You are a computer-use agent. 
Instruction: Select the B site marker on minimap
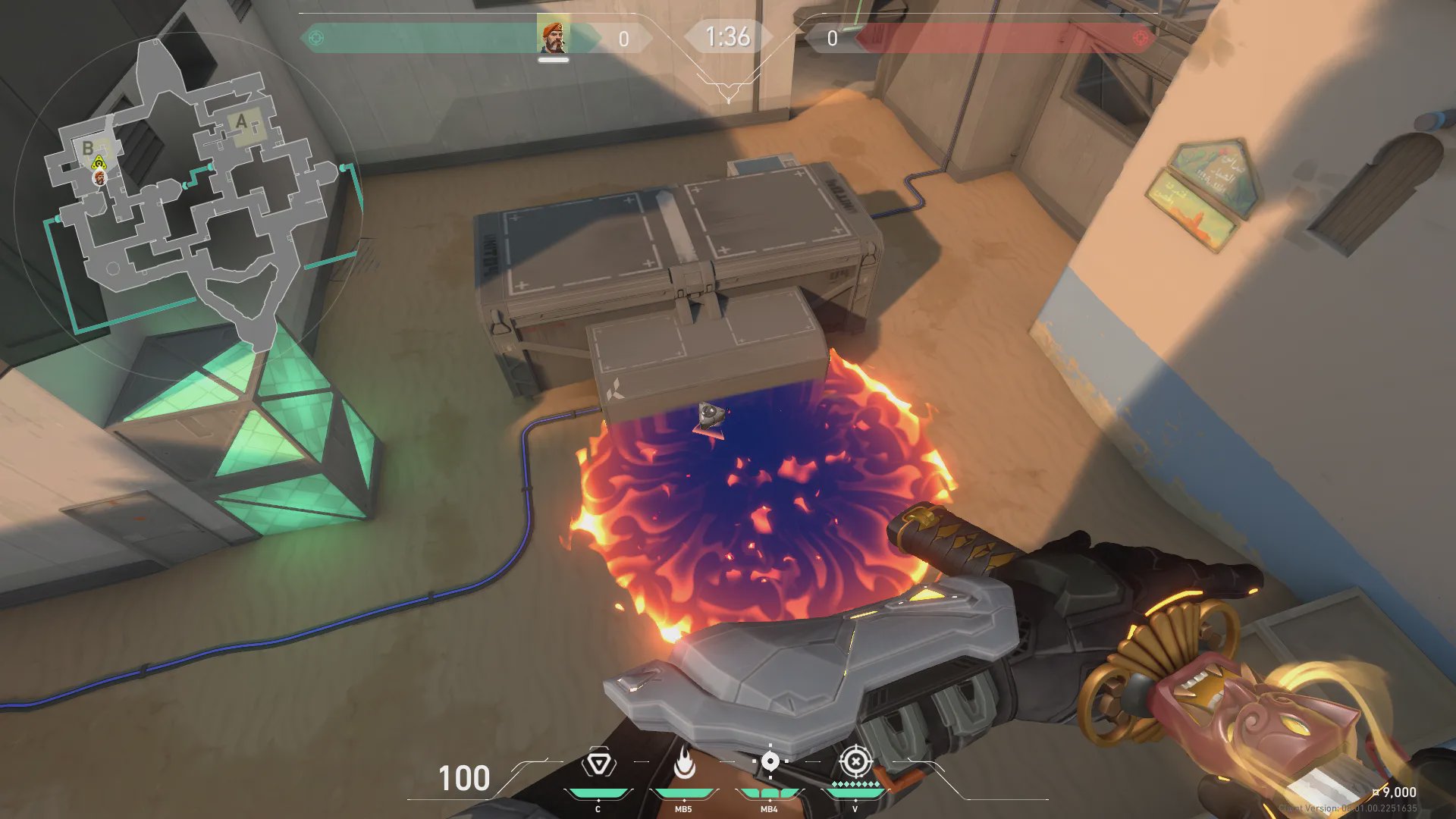click(88, 148)
